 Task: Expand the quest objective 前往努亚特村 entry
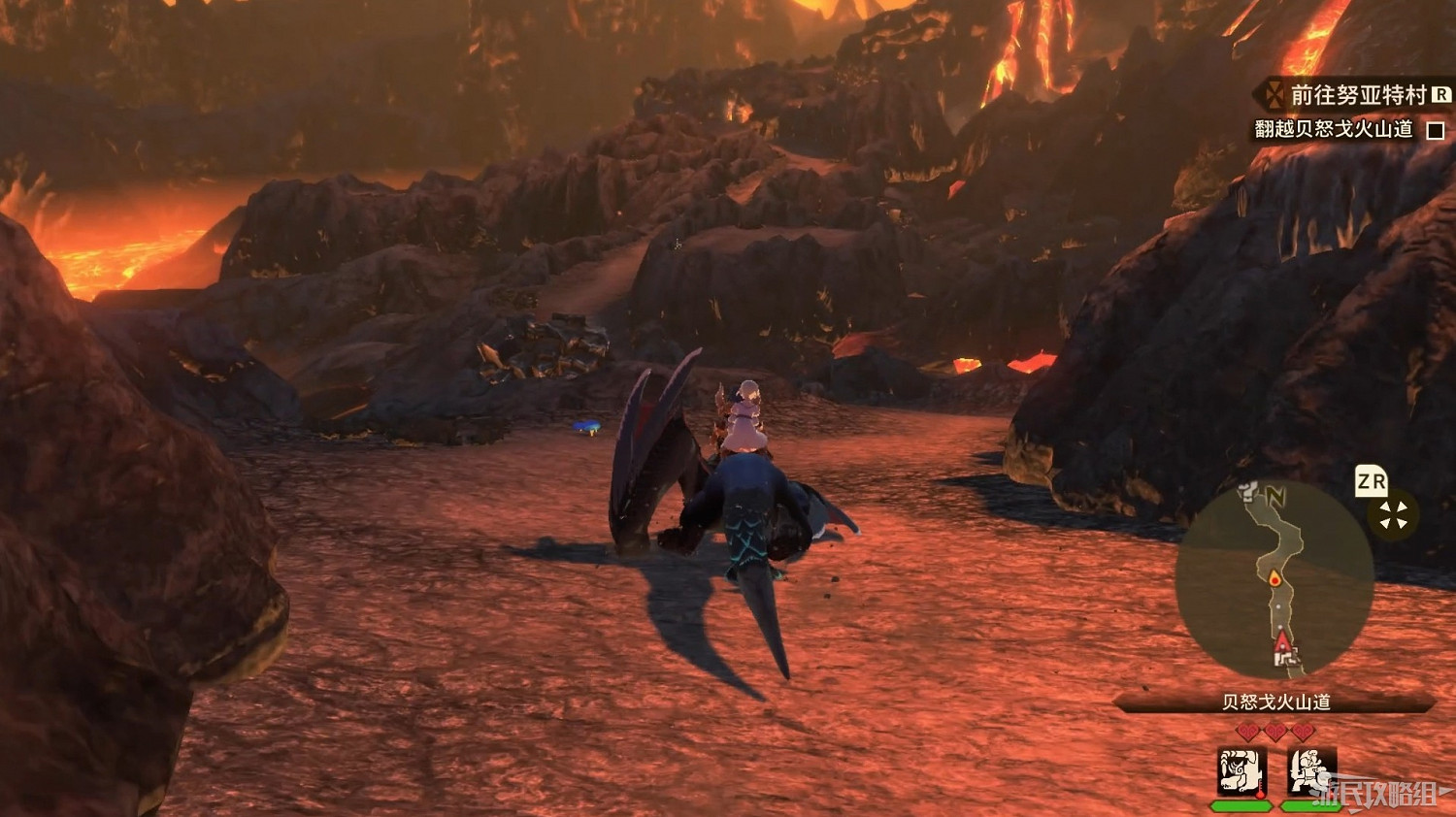tap(1356, 94)
